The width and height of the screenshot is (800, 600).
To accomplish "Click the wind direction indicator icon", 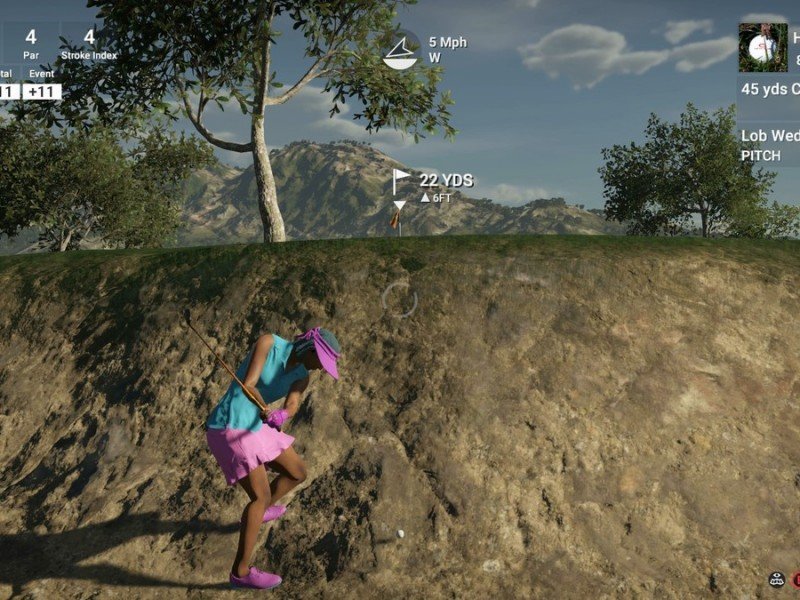I will (400, 50).
